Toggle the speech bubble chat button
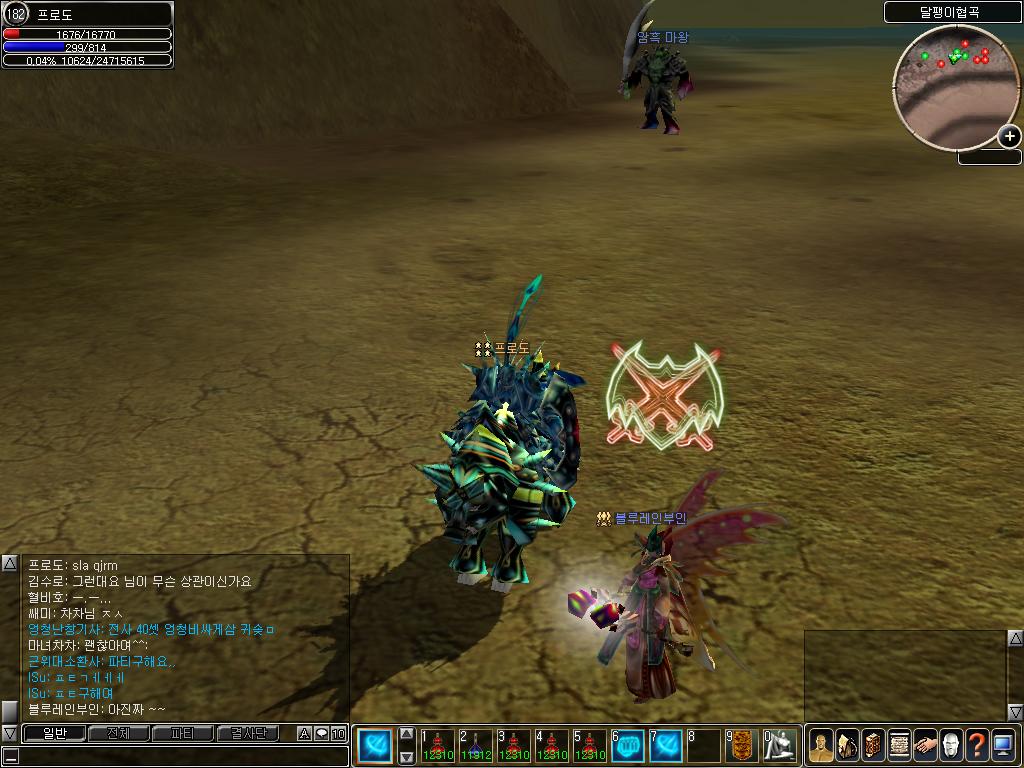The height and width of the screenshot is (768, 1024). pyautogui.click(x=321, y=734)
